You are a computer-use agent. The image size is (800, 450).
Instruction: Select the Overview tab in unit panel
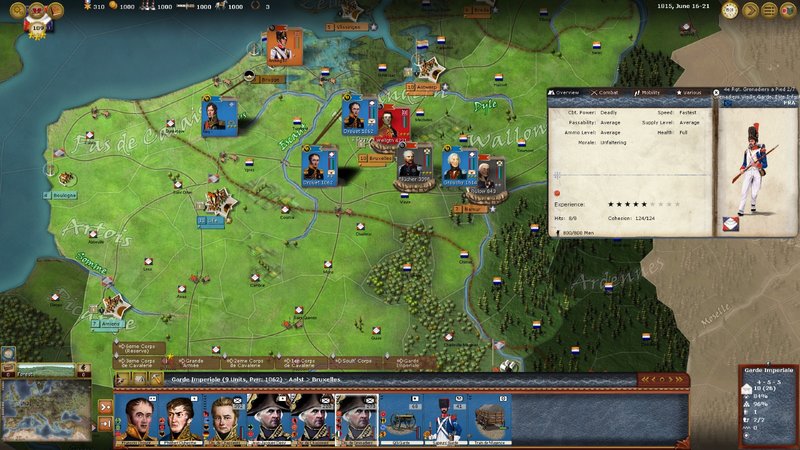click(566, 92)
